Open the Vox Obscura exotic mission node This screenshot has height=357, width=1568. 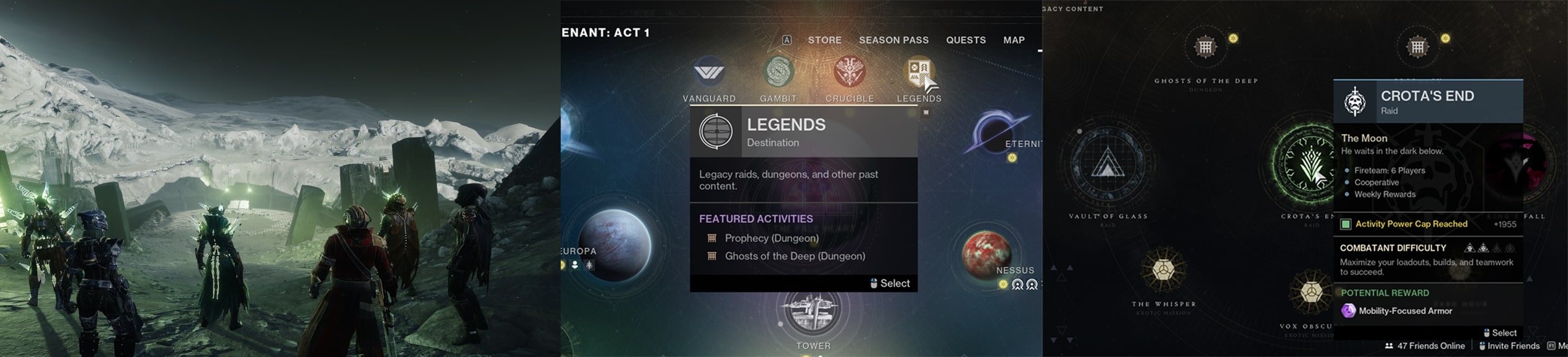[x=1310, y=291]
